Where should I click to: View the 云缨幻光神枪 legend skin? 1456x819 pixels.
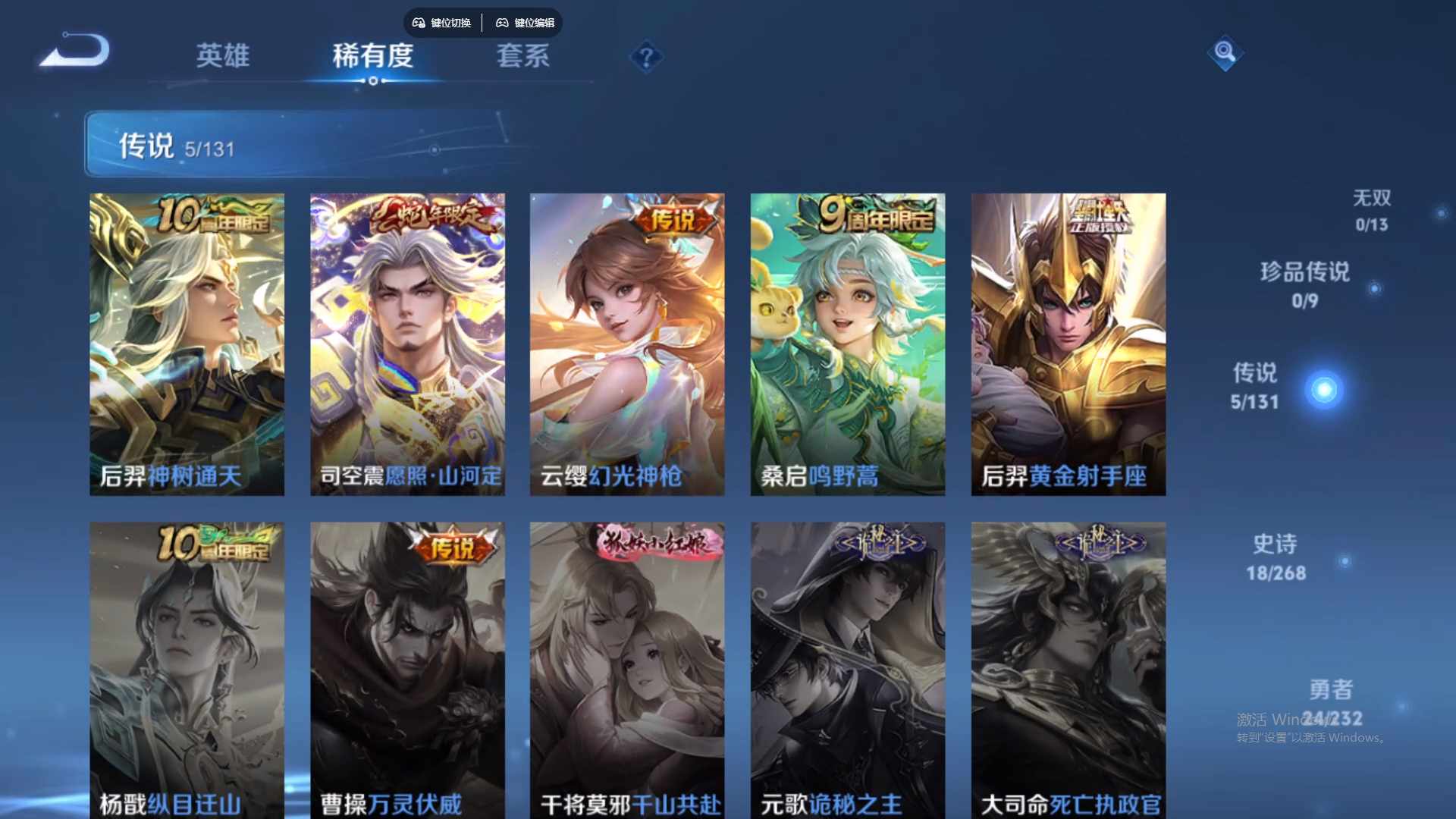click(x=627, y=341)
